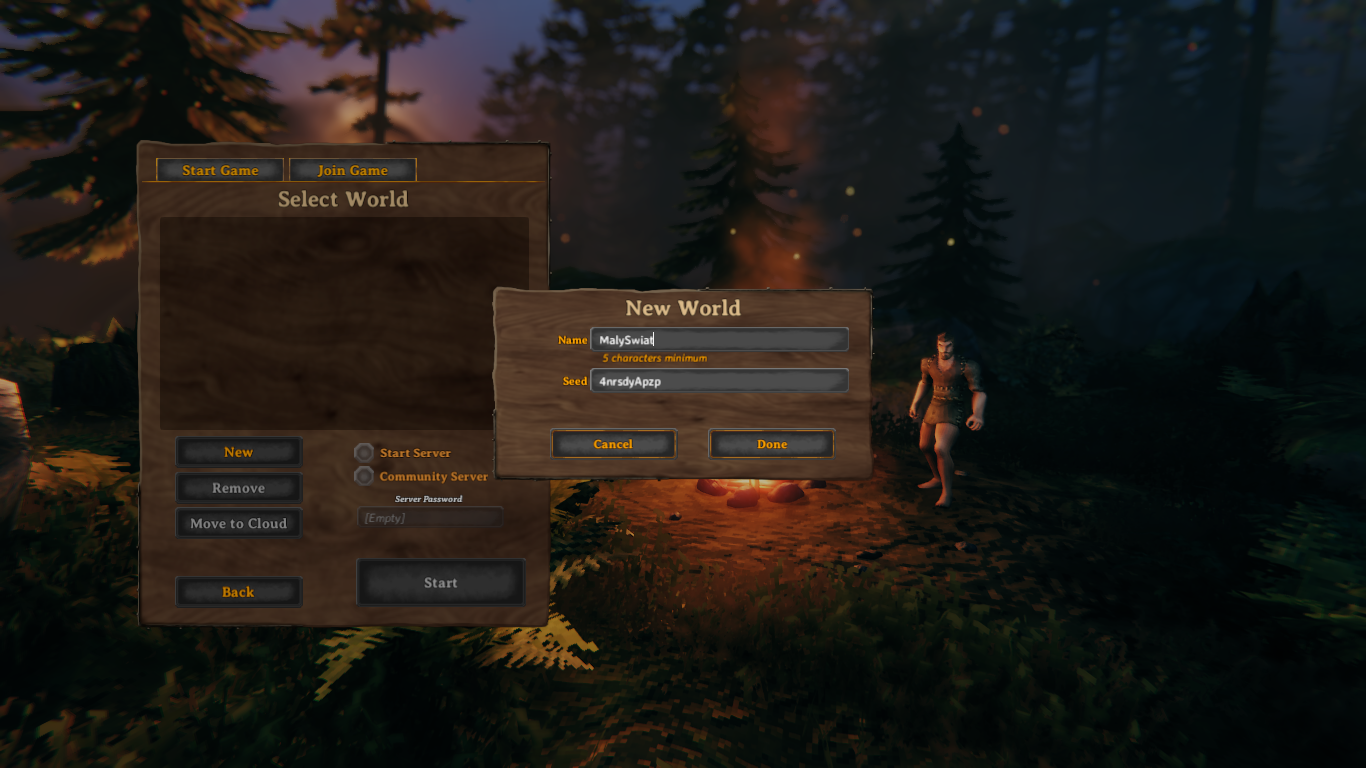Edit the world Name field
The width and height of the screenshot is (1366, 768).
coord(719,340)
